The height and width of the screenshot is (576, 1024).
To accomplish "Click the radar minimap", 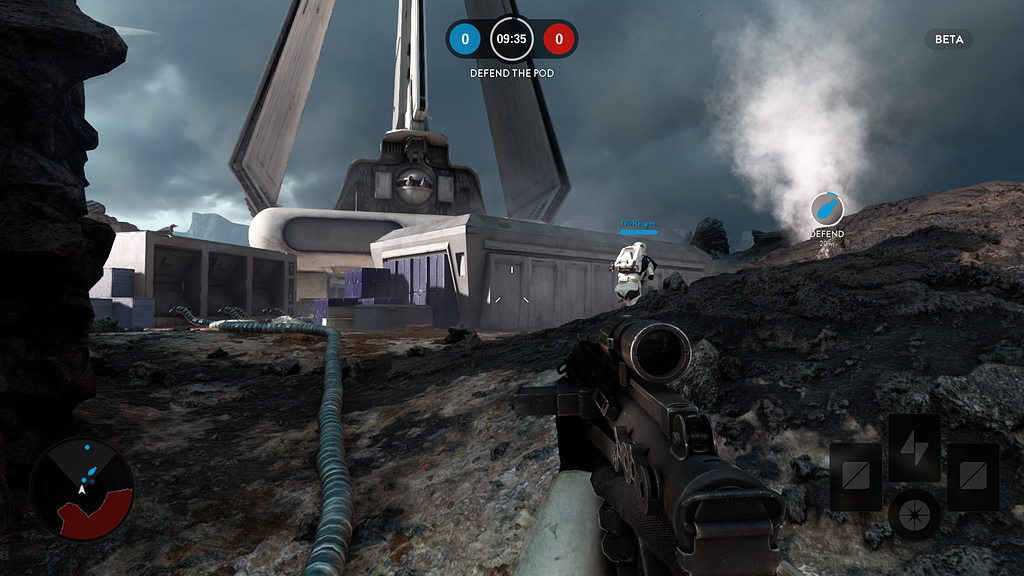I will coord(81,489).
